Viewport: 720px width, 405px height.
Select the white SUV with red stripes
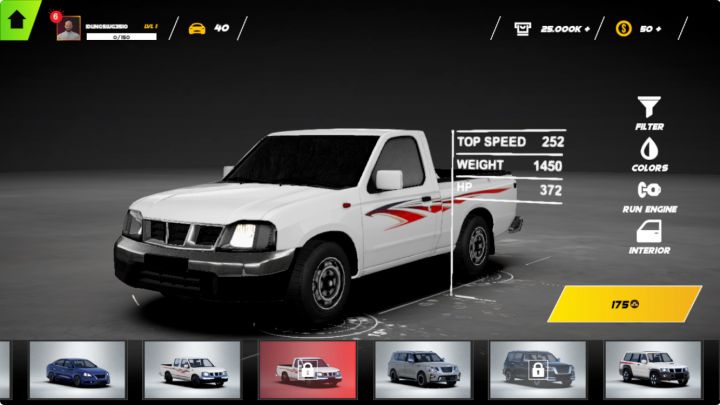coord(653,369)
